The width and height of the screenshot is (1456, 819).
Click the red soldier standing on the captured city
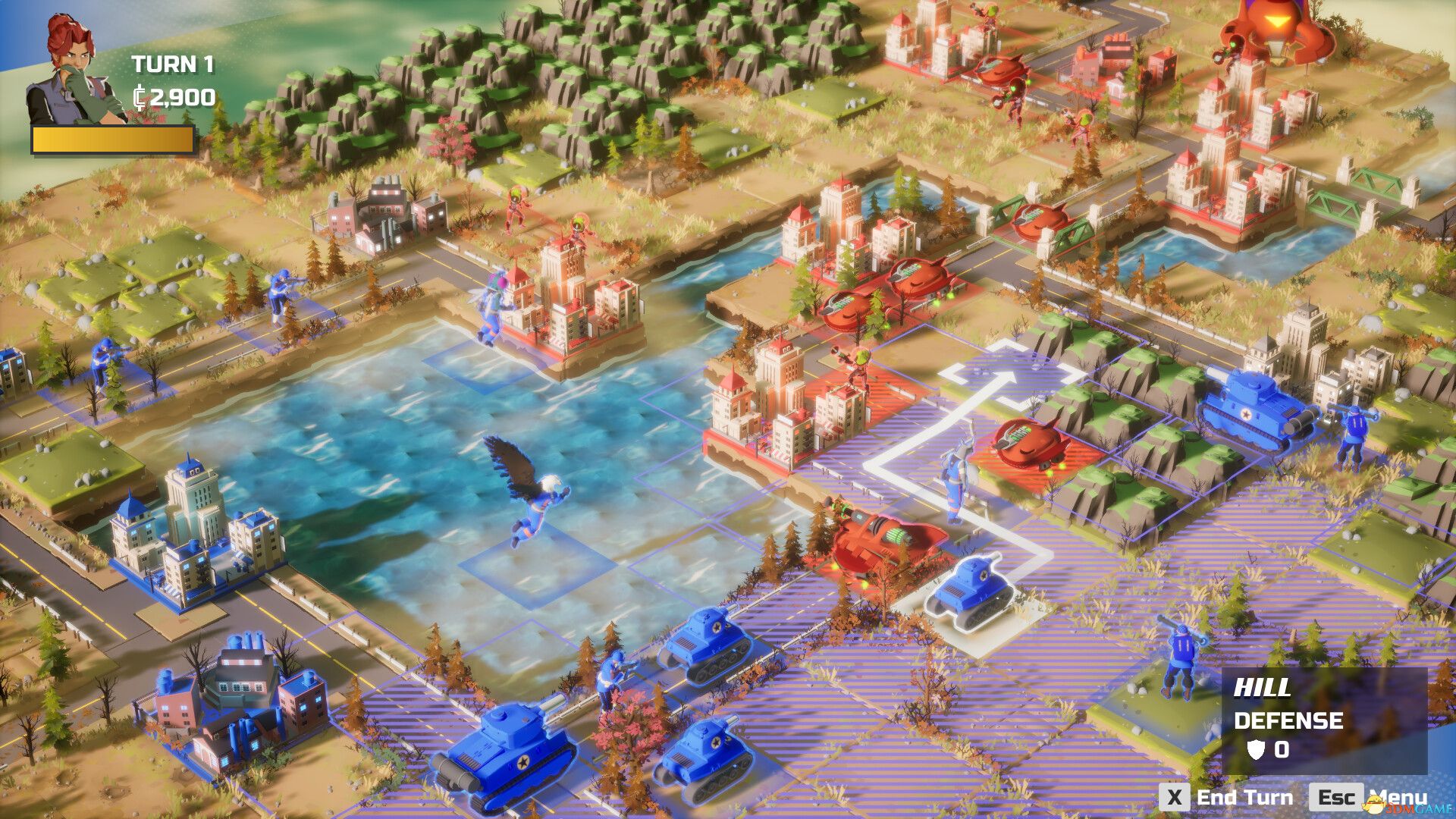pos(859,364)
